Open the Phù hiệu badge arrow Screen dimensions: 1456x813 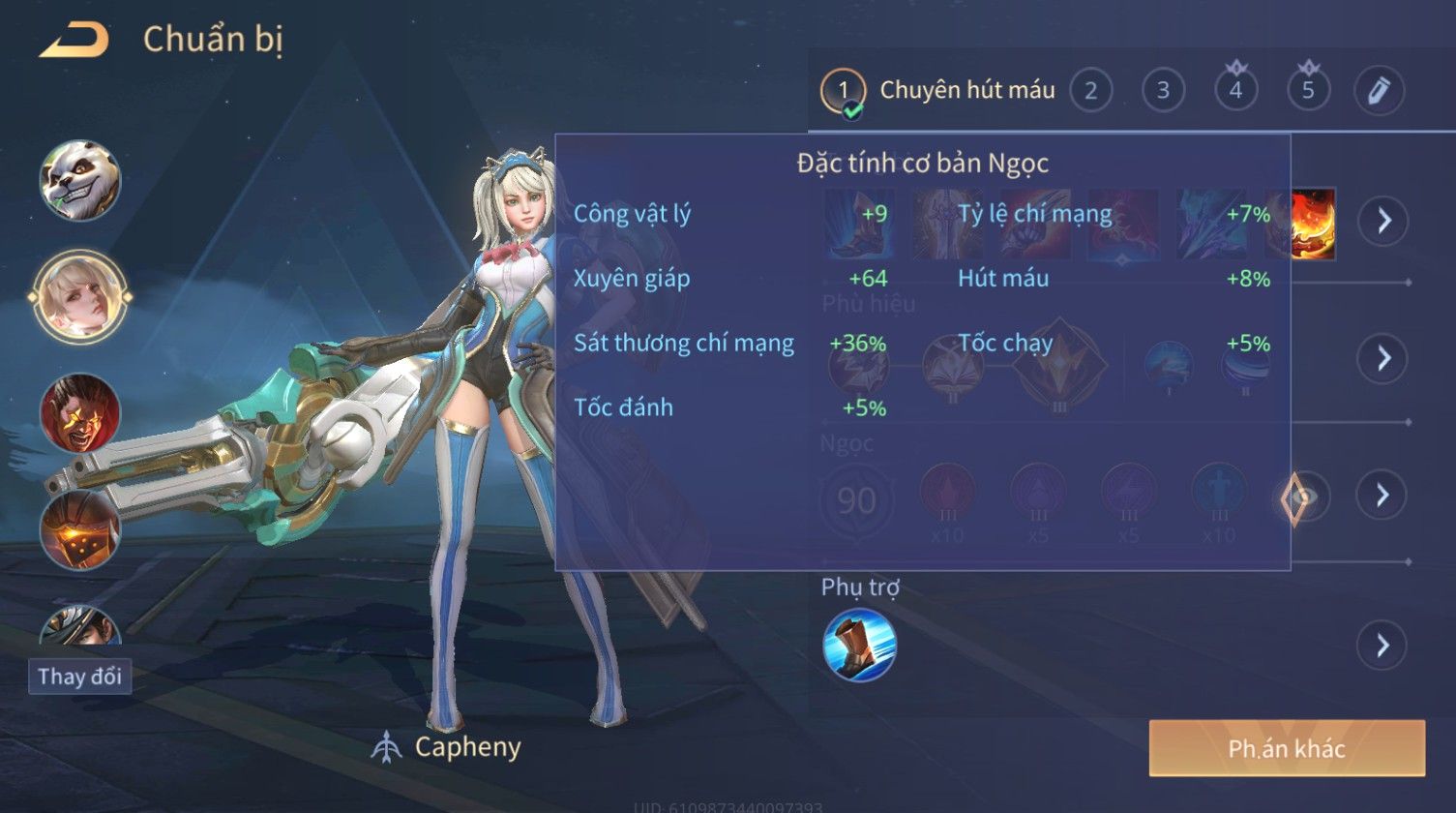[x=1382, y=358]
